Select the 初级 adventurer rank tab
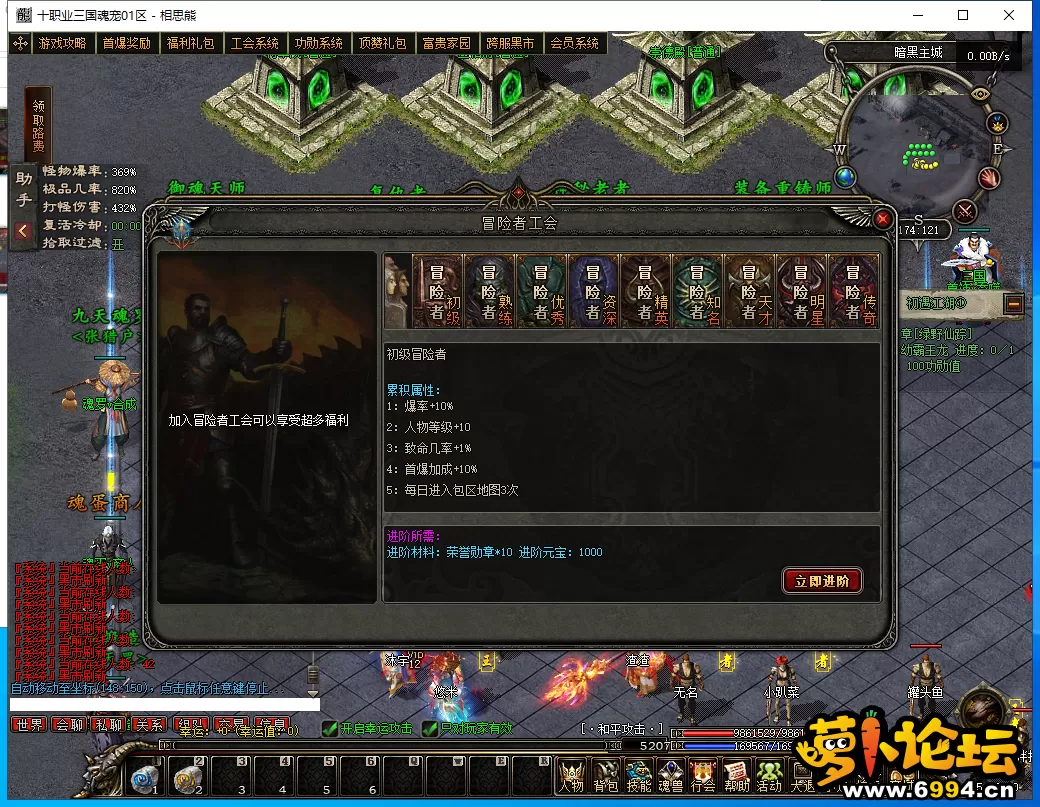This screenshot has width=1040, height=807. click(437, 291)
